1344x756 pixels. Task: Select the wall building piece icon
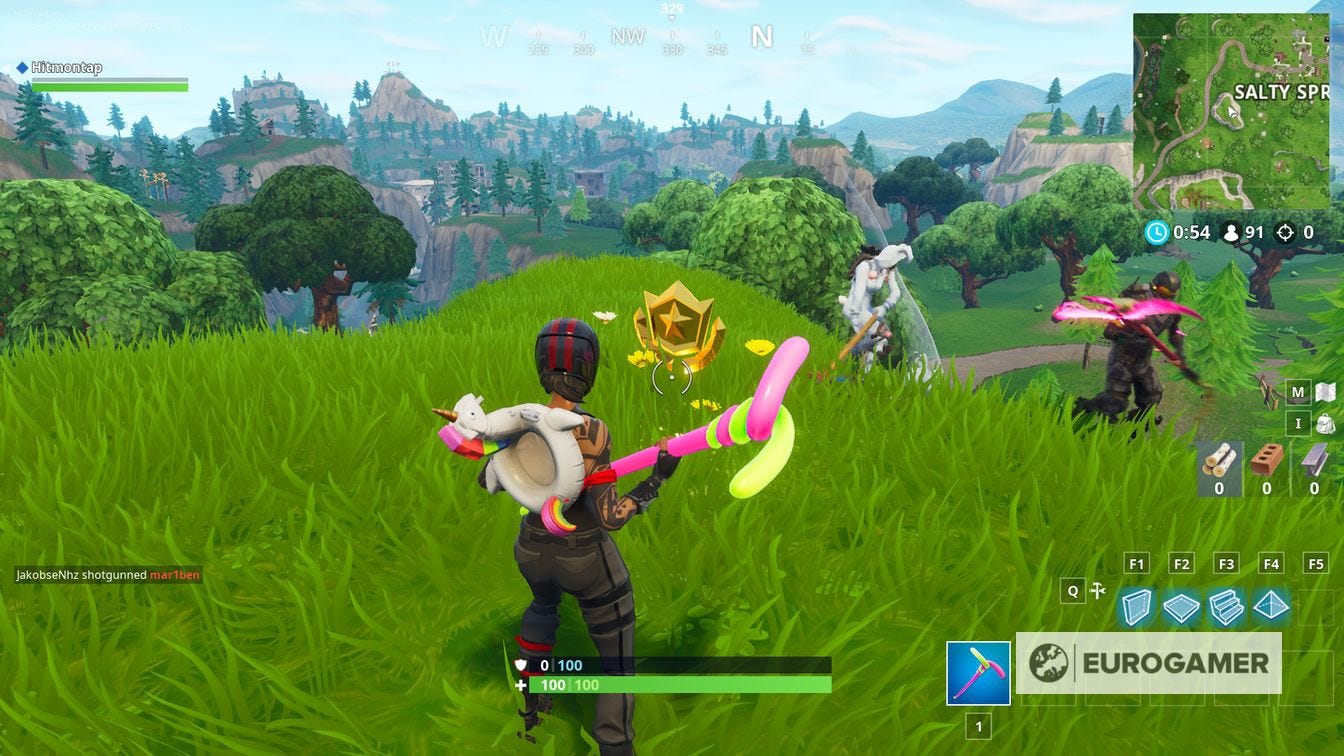1137,605
